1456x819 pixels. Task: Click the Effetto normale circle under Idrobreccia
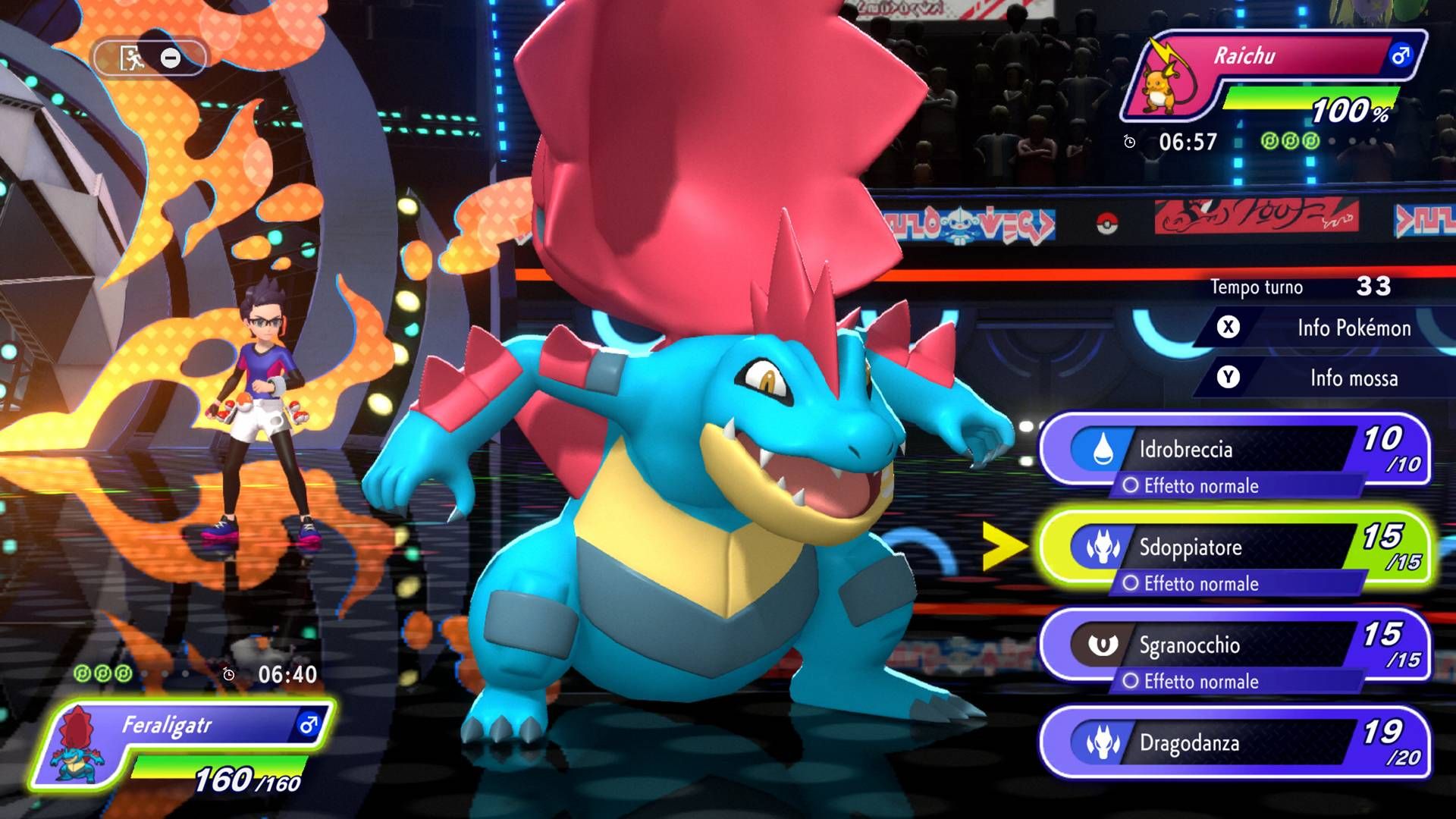click(x=1134, y=485)
